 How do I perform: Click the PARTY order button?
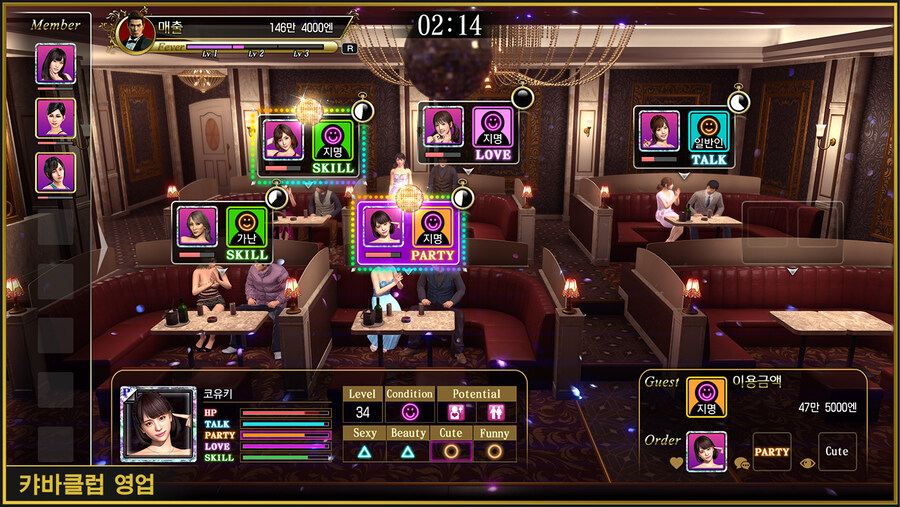pos(771,452)
